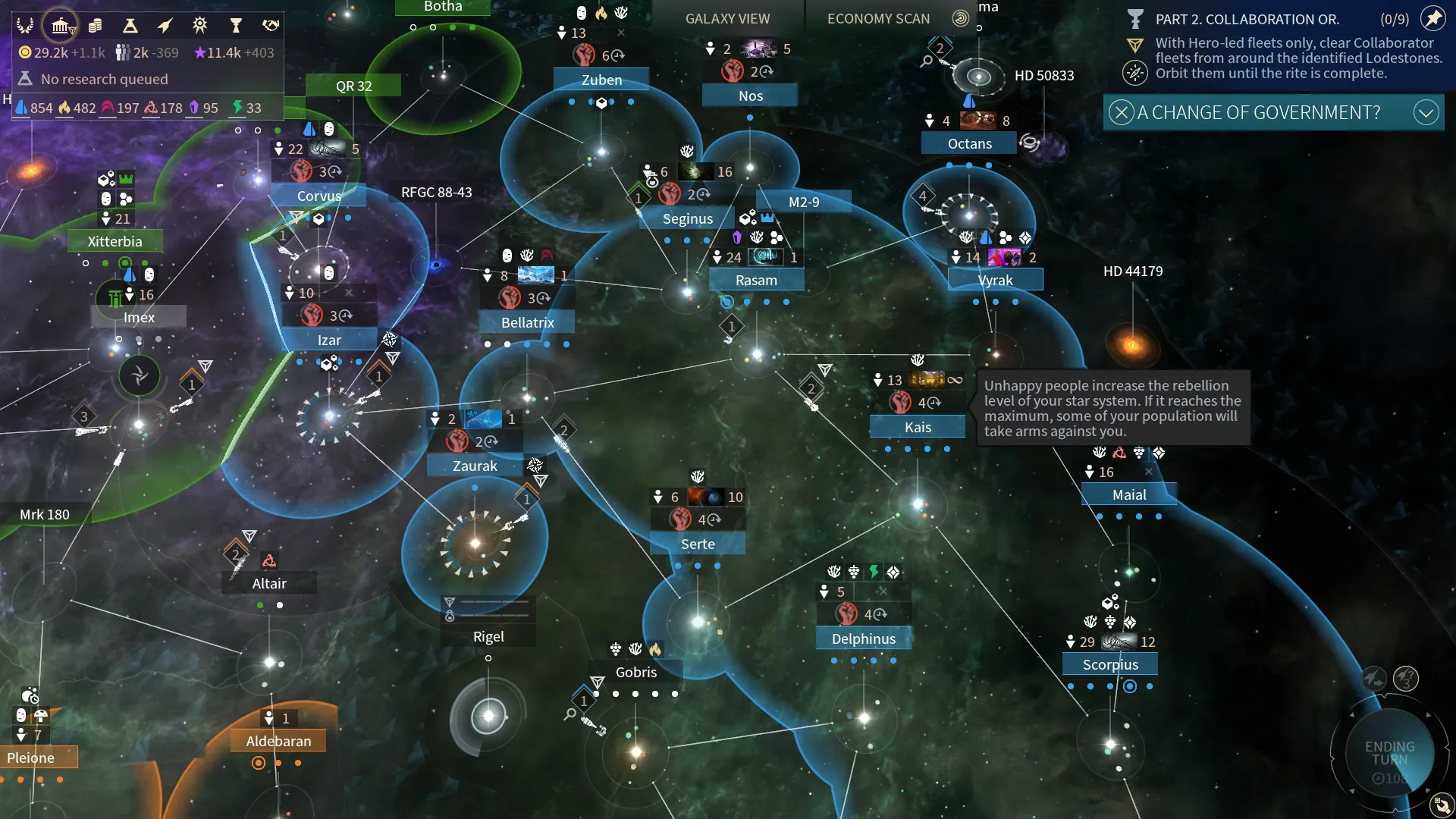The image size is (1456, 819).
Task: Open the Victory screen with the trophy icon
Action: click(236, 26)
